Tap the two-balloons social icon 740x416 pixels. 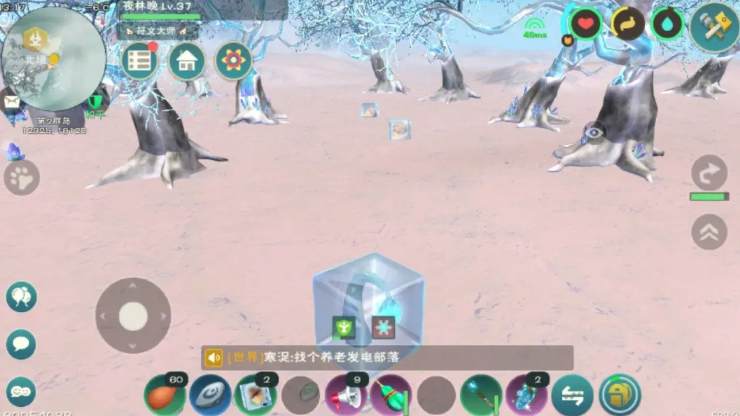click(x=21, y=296)
